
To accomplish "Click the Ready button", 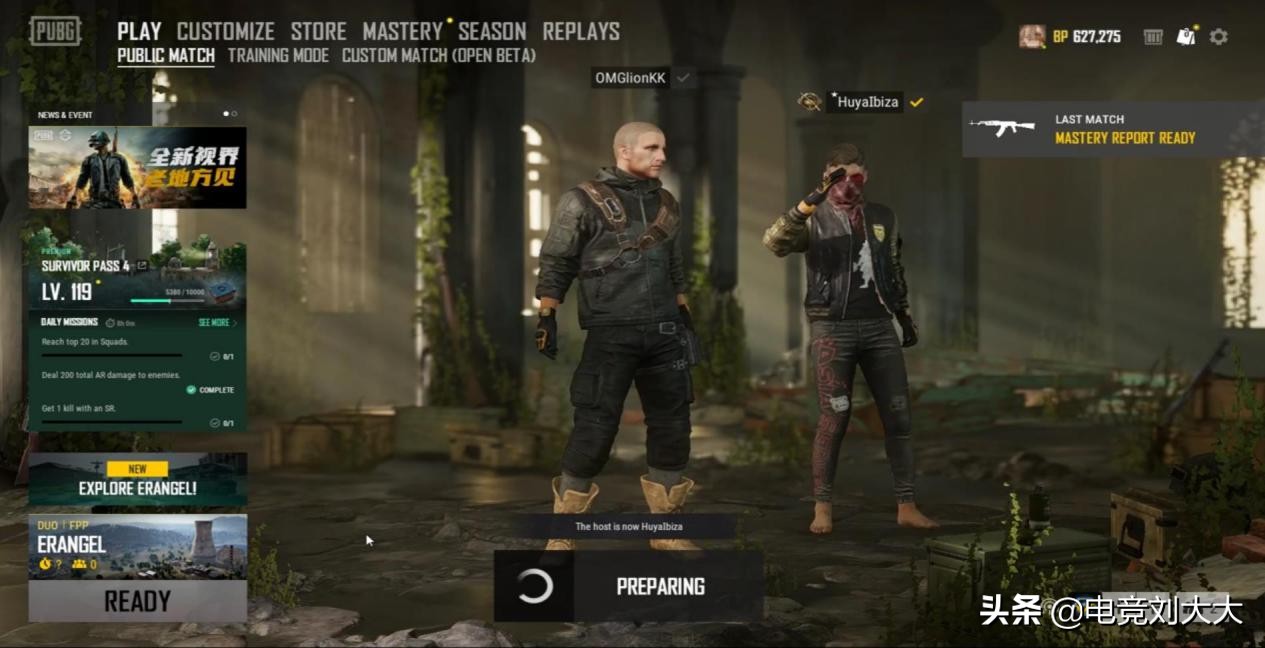I will (137, 601).
